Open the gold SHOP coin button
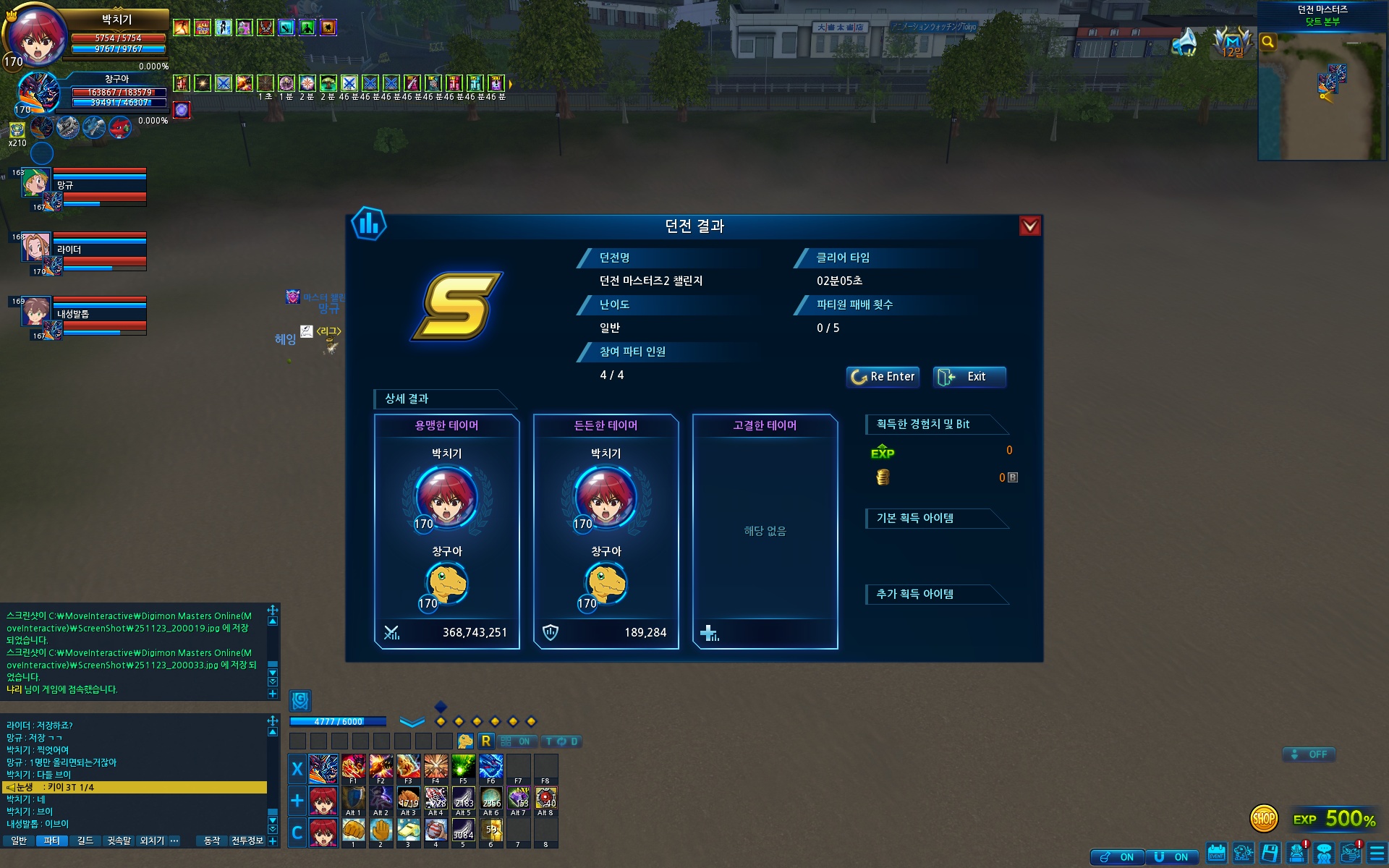Viewport: 1389px width, 868px height. (x=1263, y=819)
